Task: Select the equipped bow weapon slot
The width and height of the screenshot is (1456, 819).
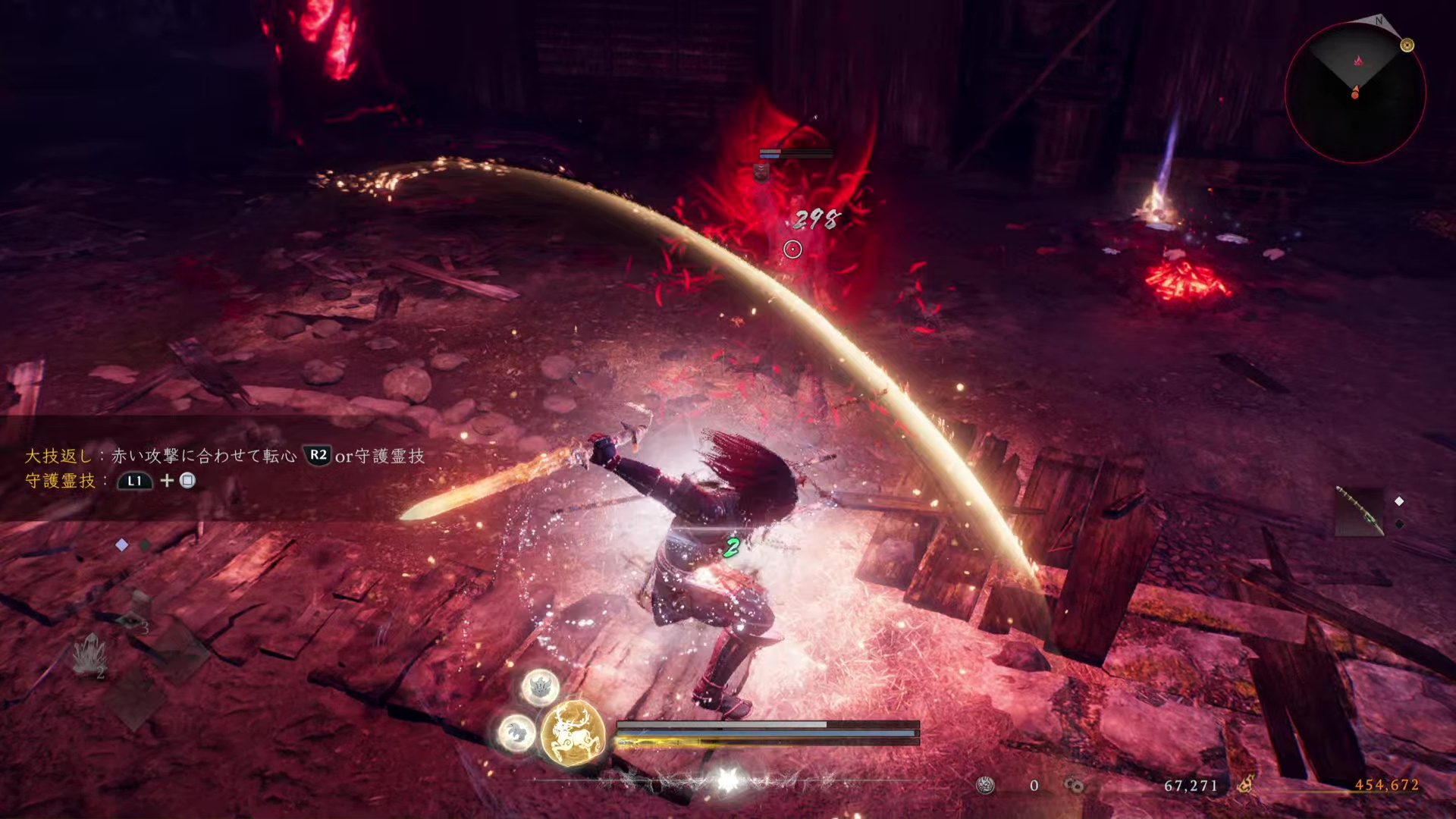Action: click(1359, 511)
